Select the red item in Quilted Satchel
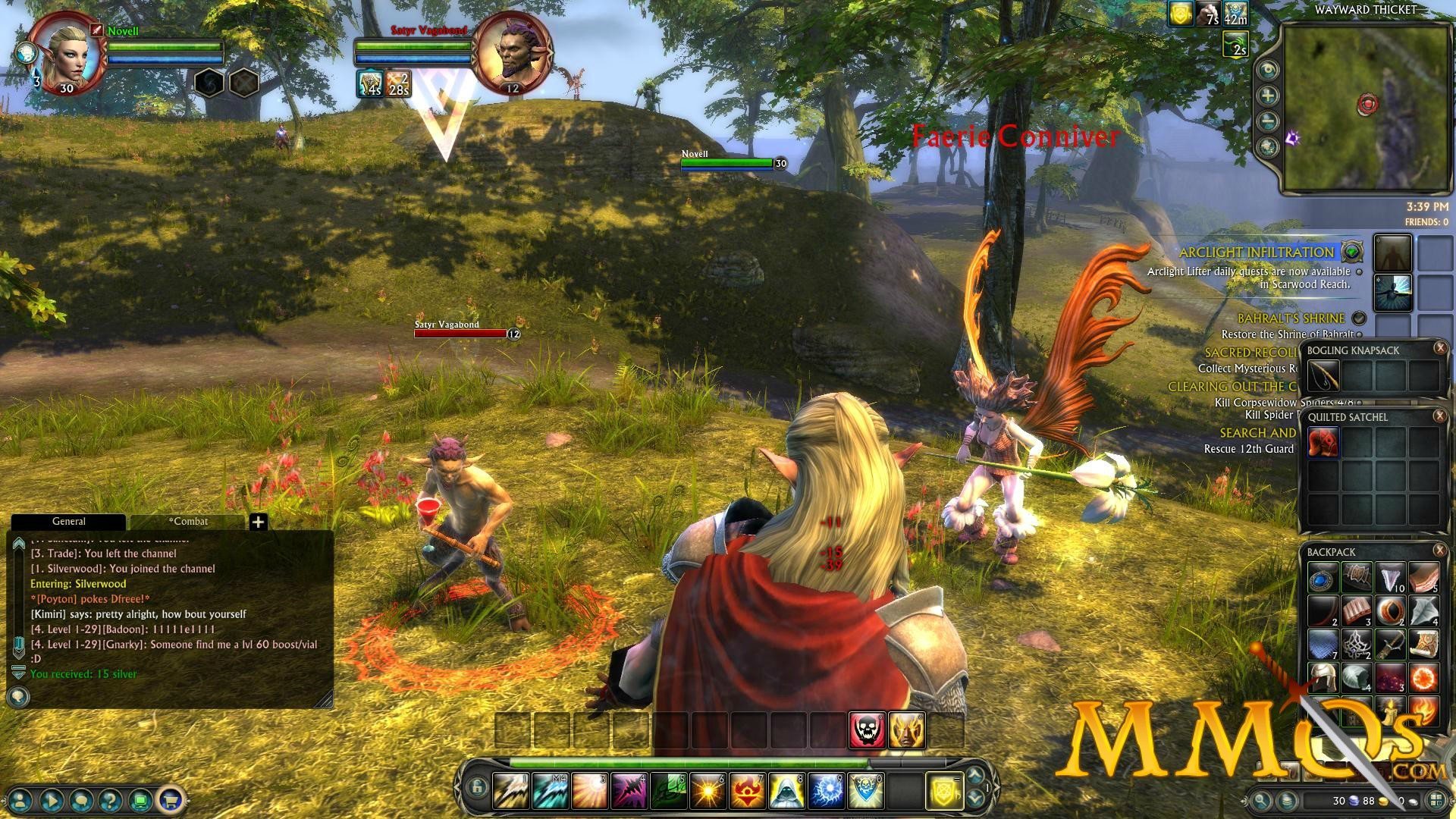 point(1323,442)
